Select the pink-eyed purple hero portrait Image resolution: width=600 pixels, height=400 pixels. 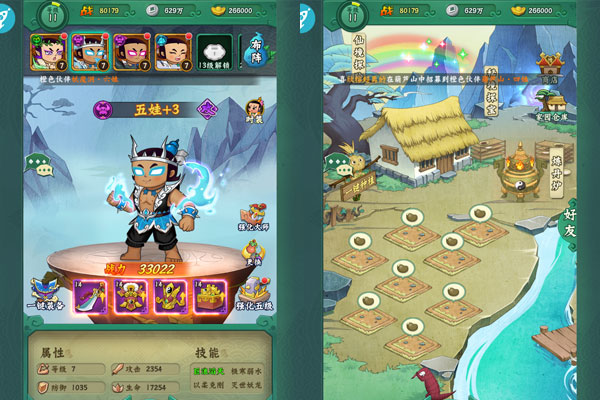coord(132,50)
